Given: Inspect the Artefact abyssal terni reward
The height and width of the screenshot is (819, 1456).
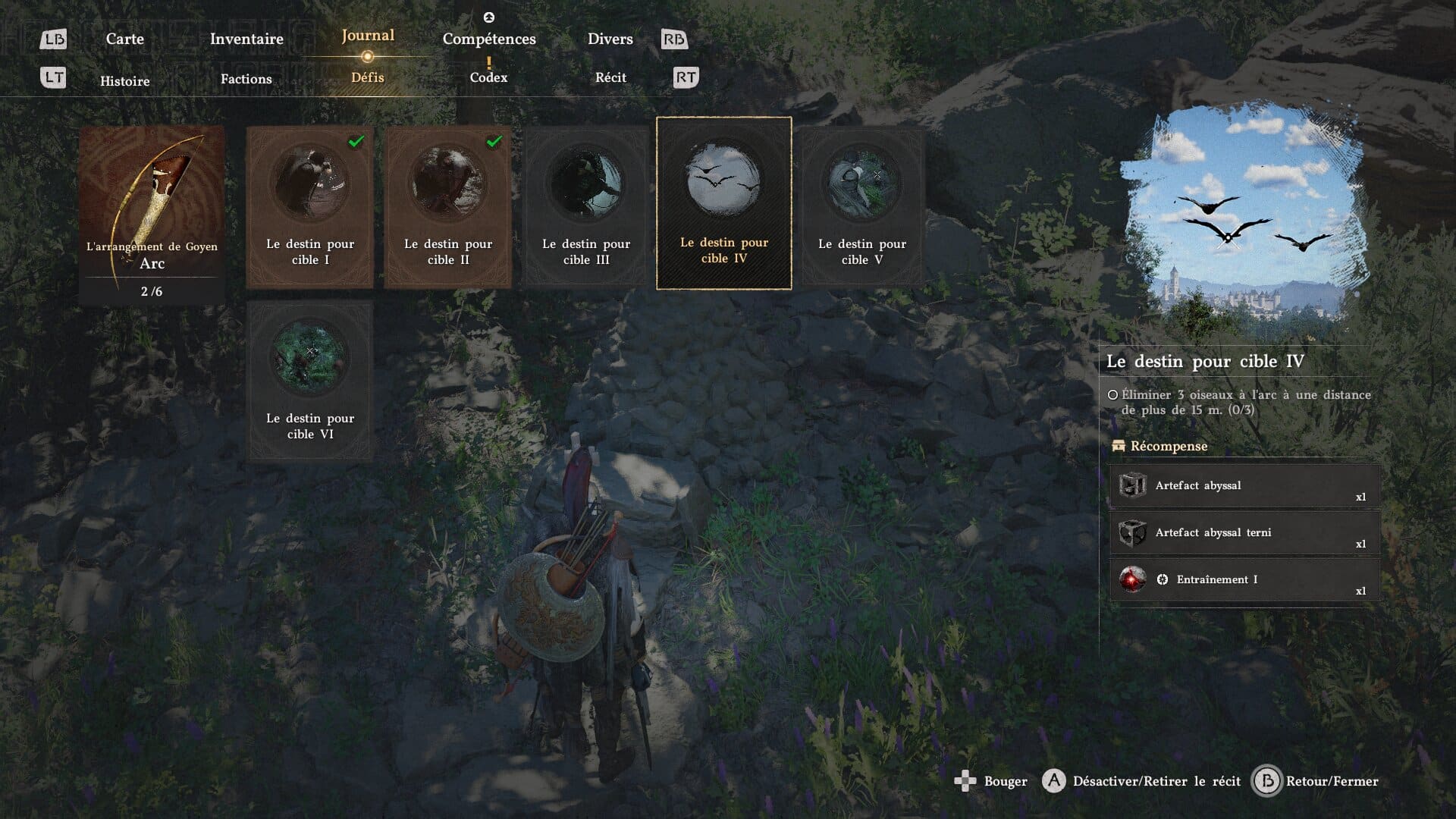Looking at the screenshot, I should (1244, 533).
